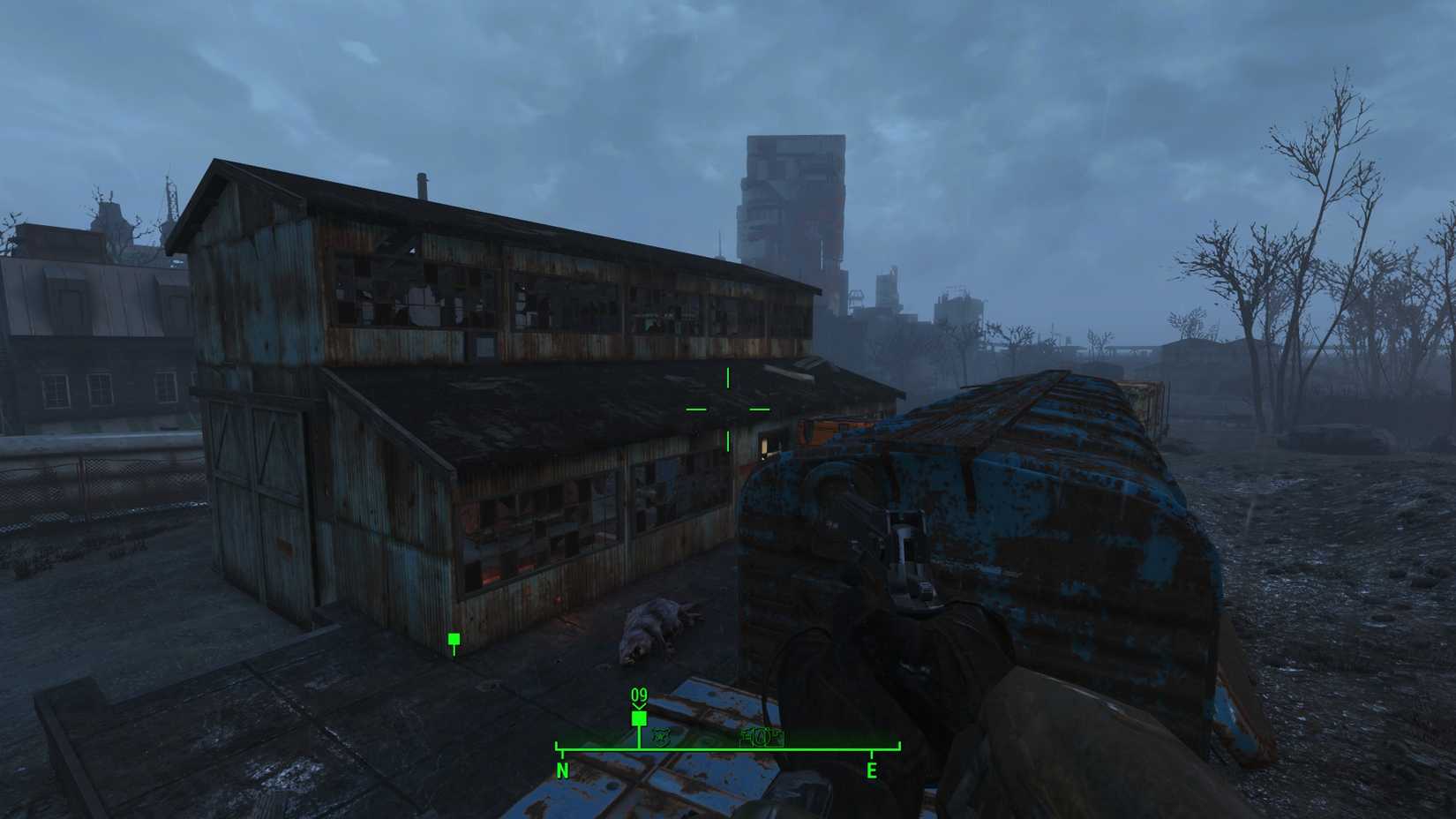Click the E cardinal marker on the compass
This screenshot has height=819, width=1456.
coord(874,769)
